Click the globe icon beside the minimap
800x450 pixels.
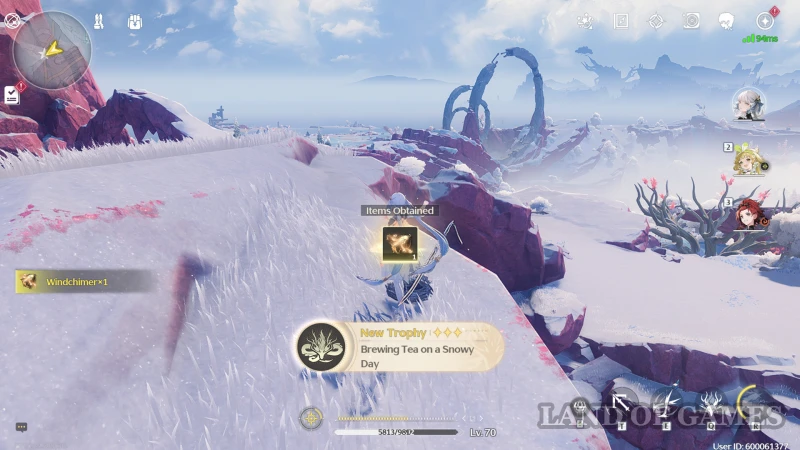(11, 20)
